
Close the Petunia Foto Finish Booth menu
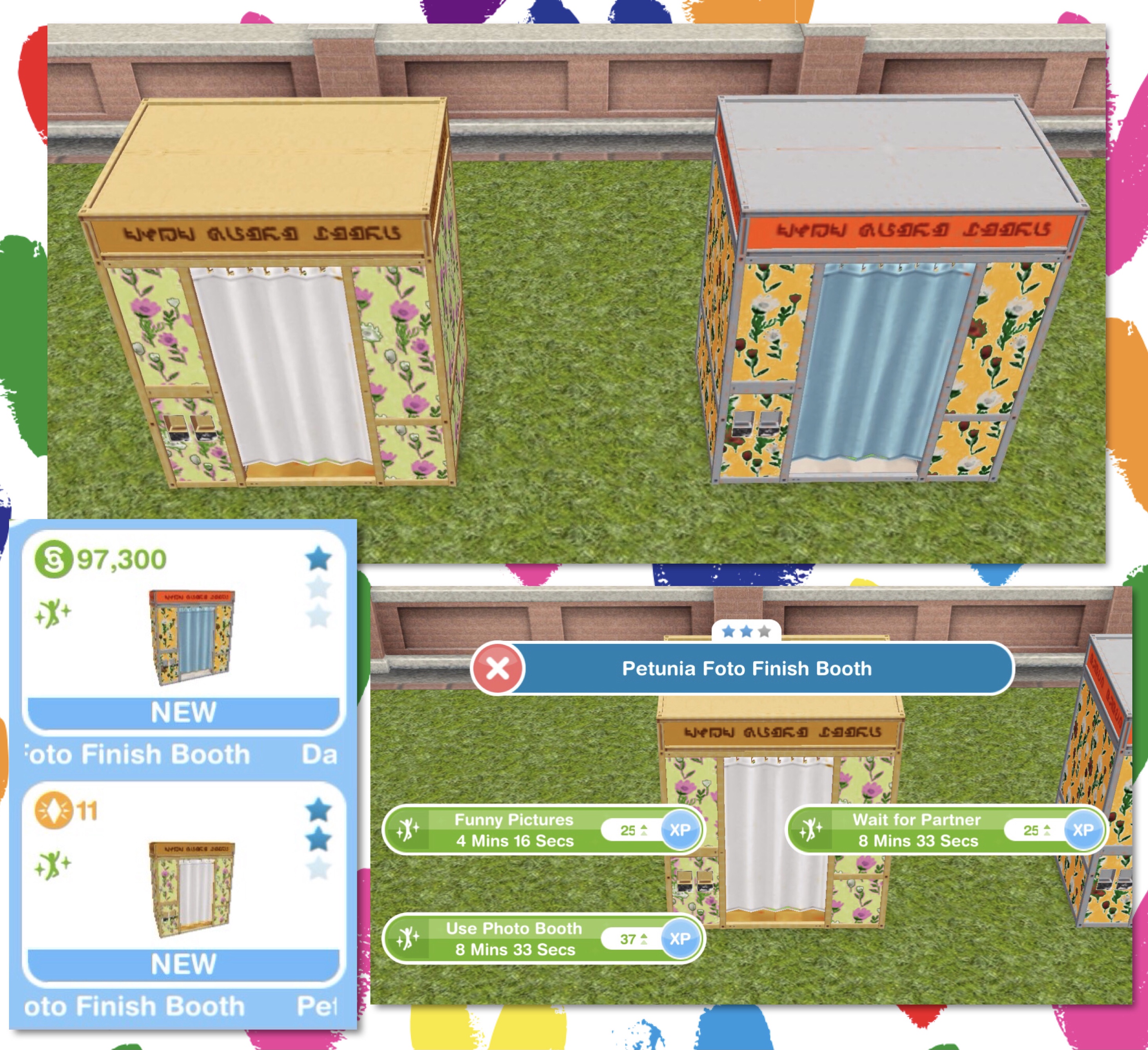498,668
